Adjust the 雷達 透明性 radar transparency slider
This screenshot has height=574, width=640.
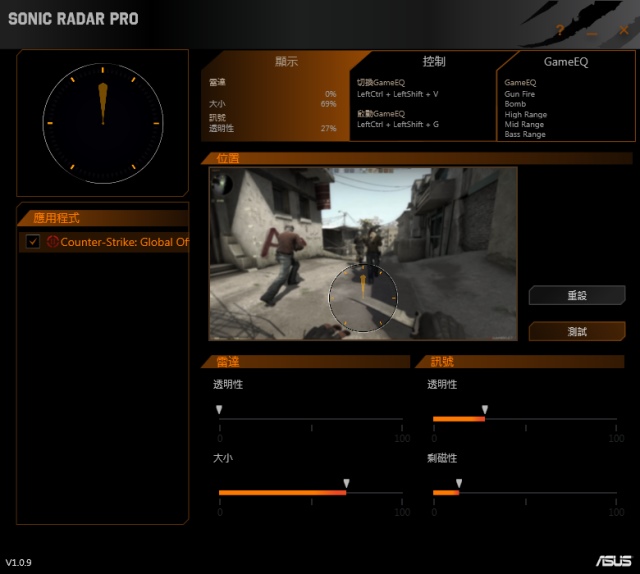tap(220, 411)
